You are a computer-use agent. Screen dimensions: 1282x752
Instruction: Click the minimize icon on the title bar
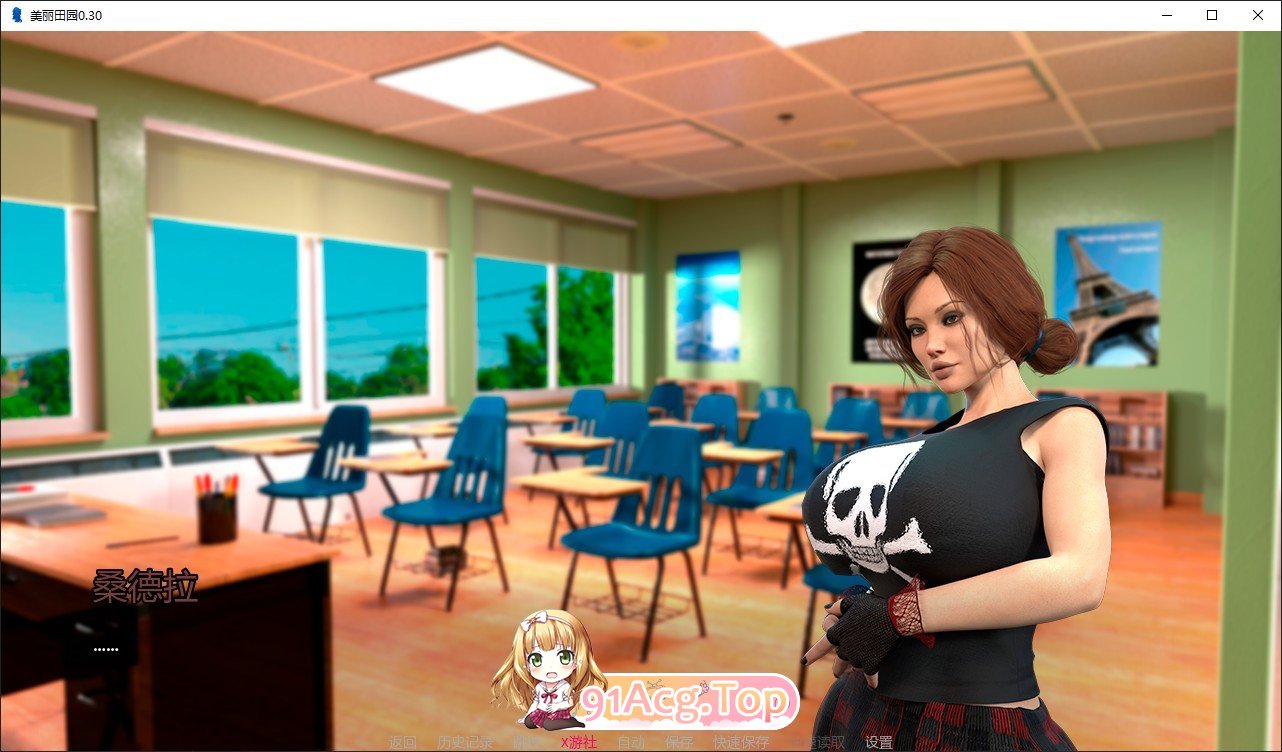1166,15
